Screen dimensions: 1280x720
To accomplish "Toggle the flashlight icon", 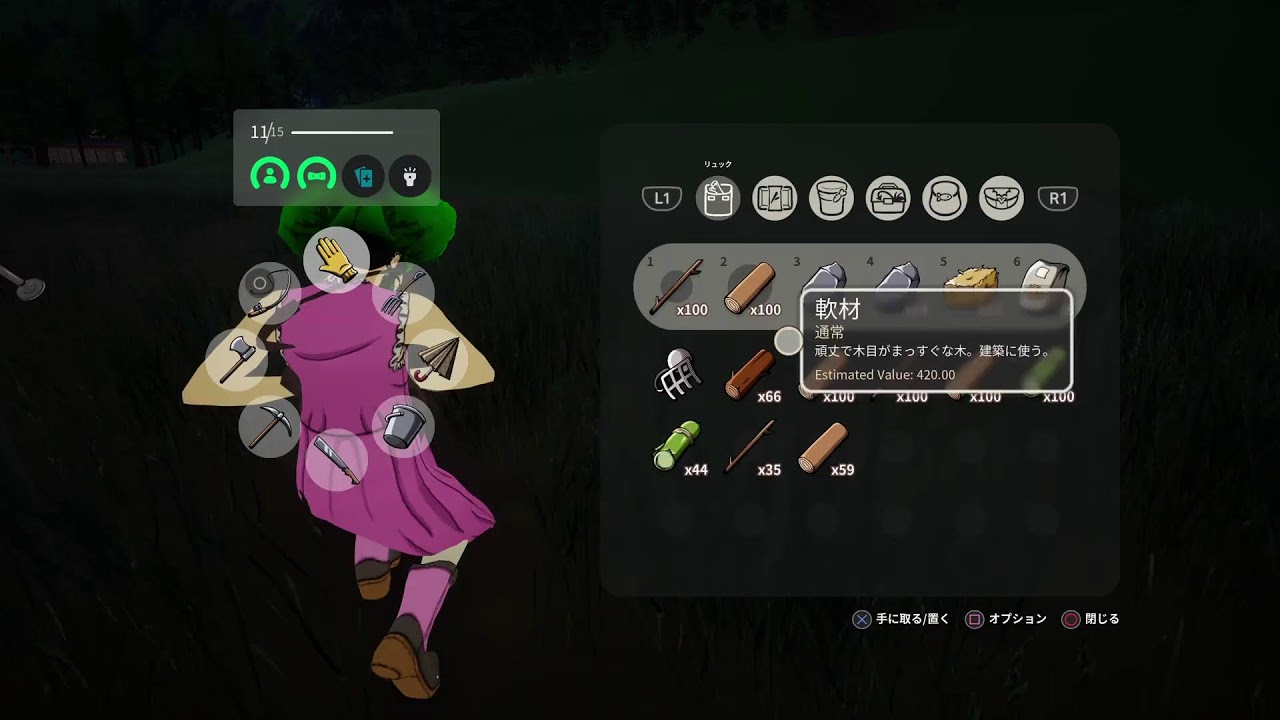I will click(409, 177).
